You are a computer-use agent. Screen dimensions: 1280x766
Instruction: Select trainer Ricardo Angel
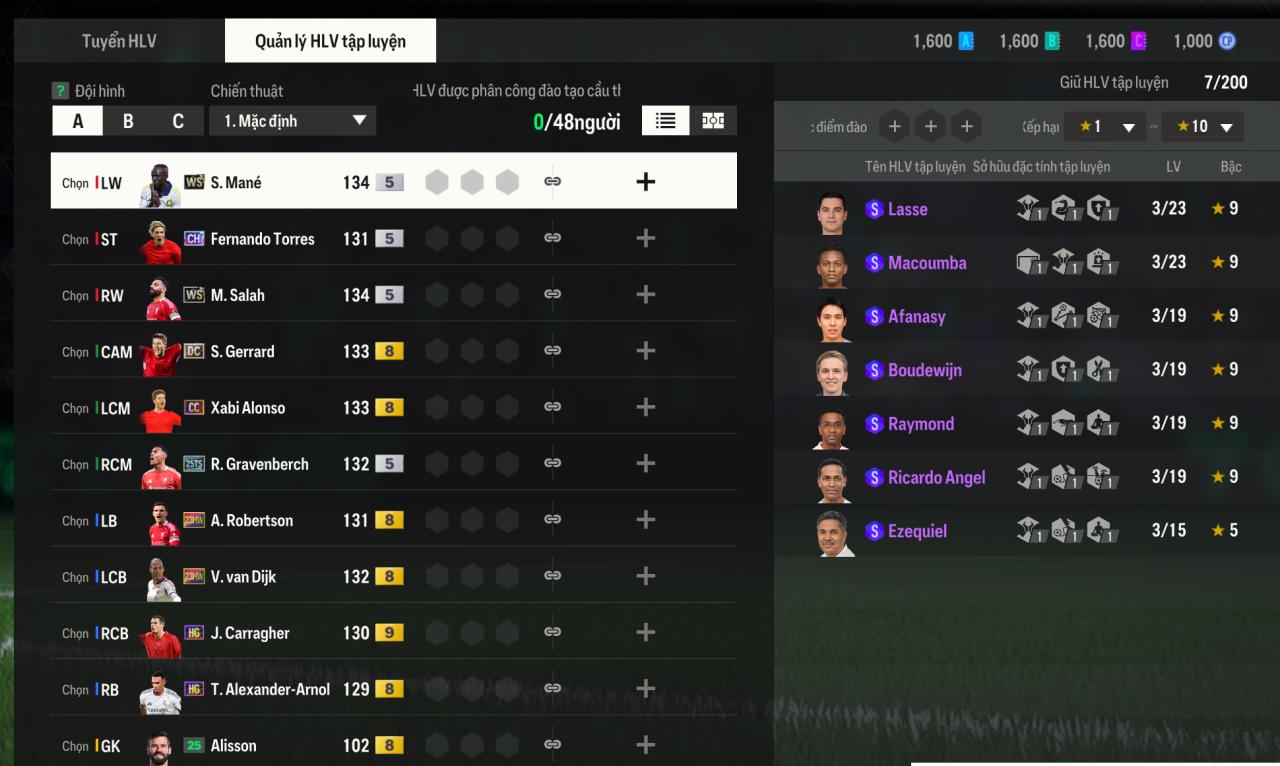936,477
